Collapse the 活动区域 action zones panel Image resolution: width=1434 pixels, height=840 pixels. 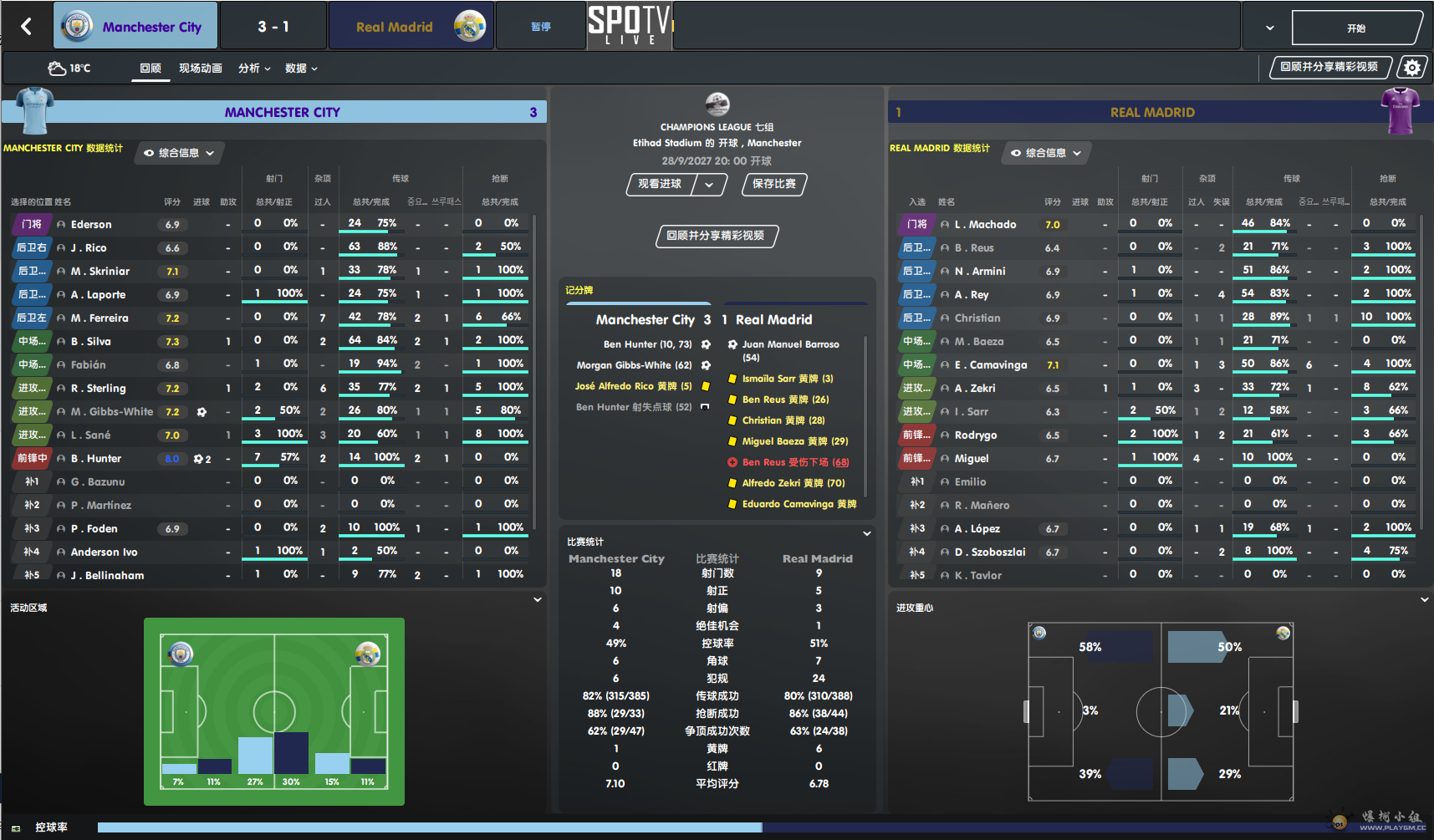tap(538, 599)
